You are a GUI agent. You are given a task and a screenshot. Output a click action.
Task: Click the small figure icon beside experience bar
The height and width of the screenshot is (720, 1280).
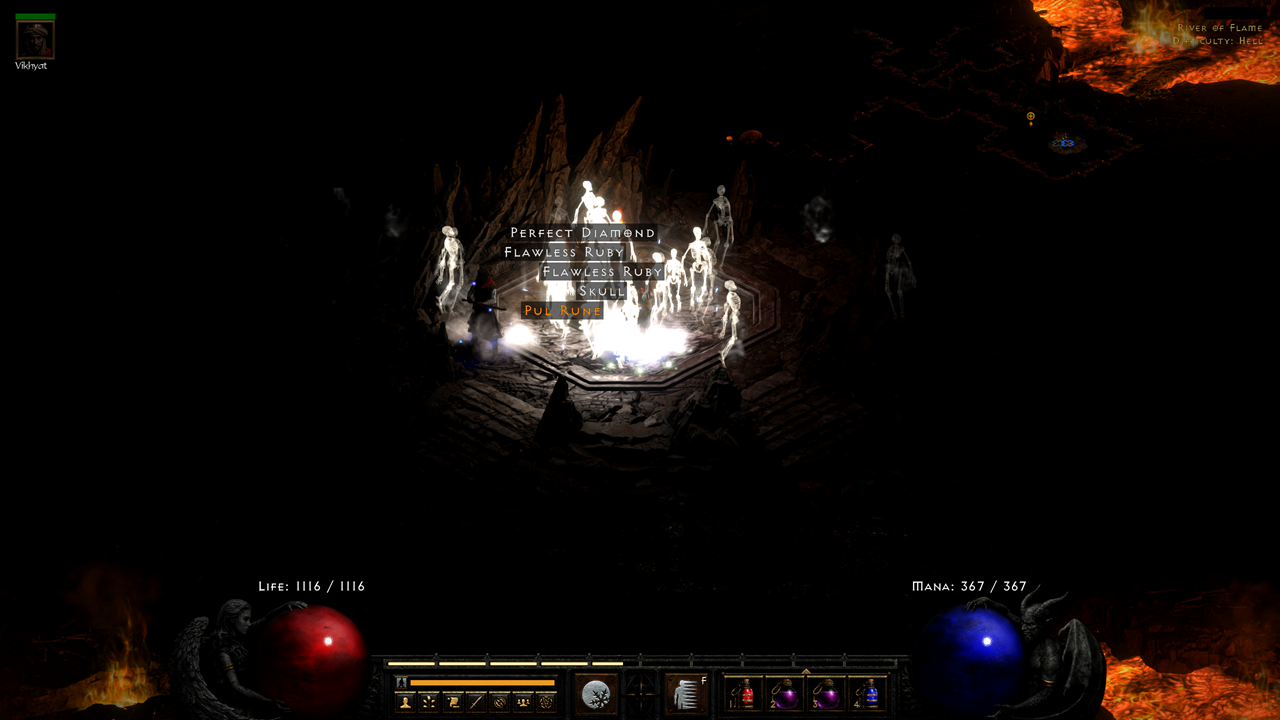coord(400,680)
